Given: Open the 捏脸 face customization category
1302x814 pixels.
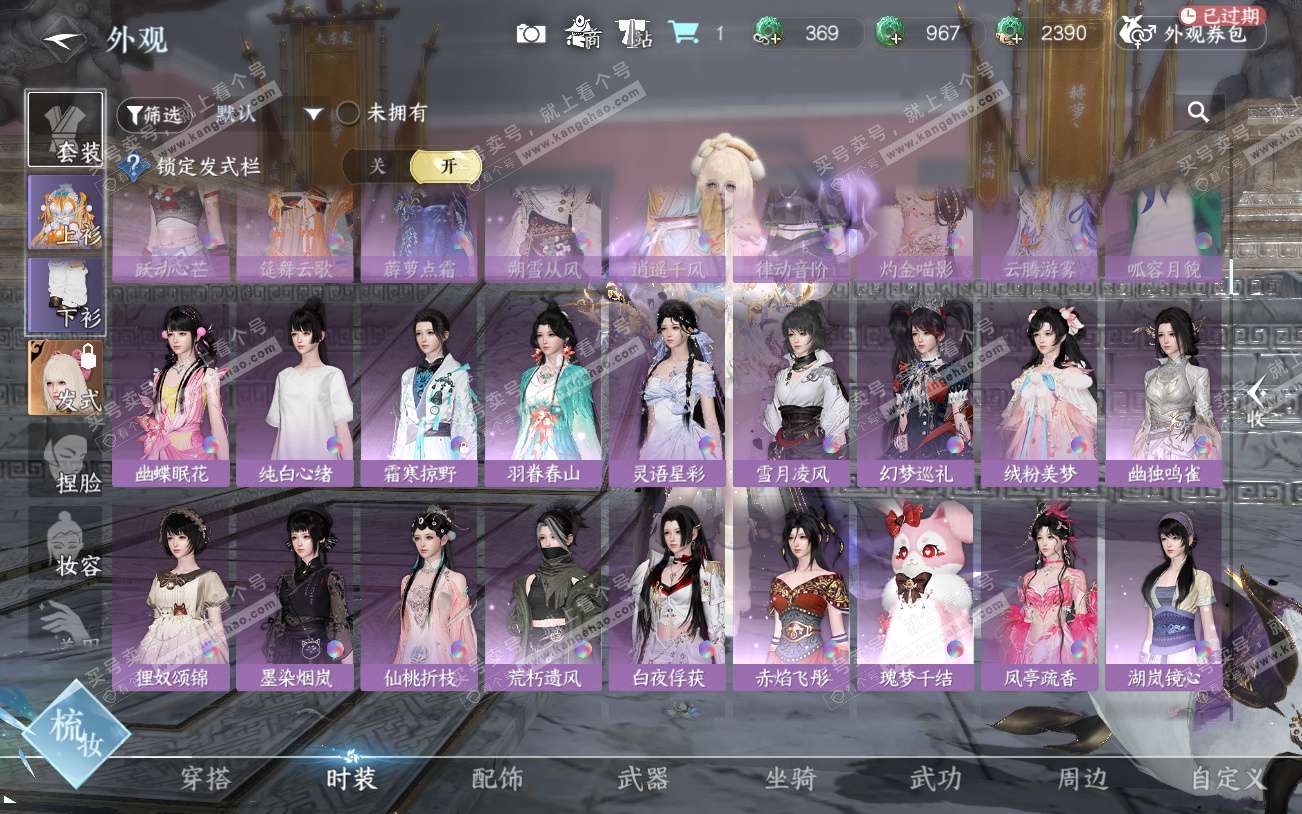Looking at the screenshot, I should click(x=66, y=460).
